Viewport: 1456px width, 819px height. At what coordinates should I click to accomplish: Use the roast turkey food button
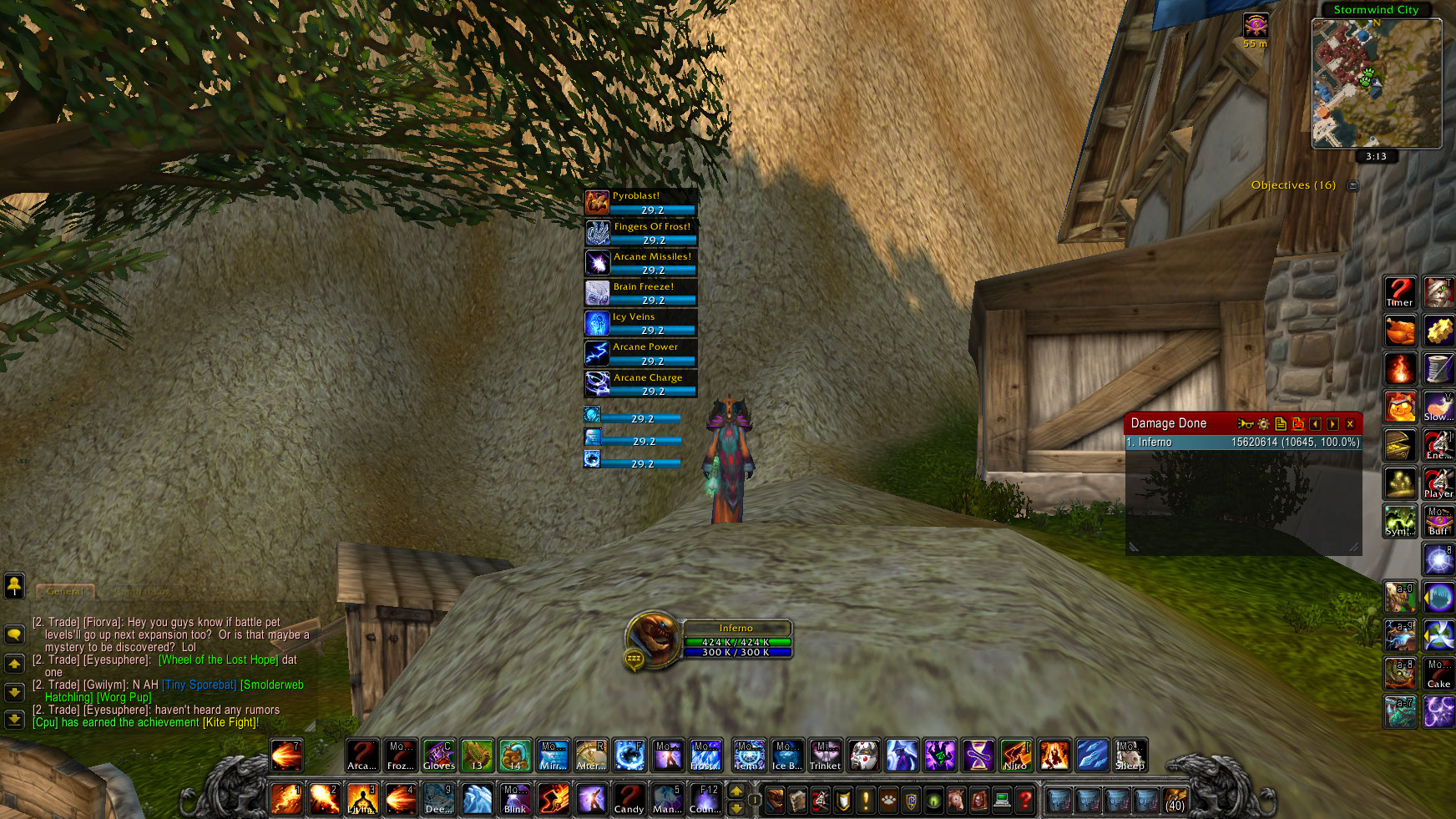[1400, 331]
